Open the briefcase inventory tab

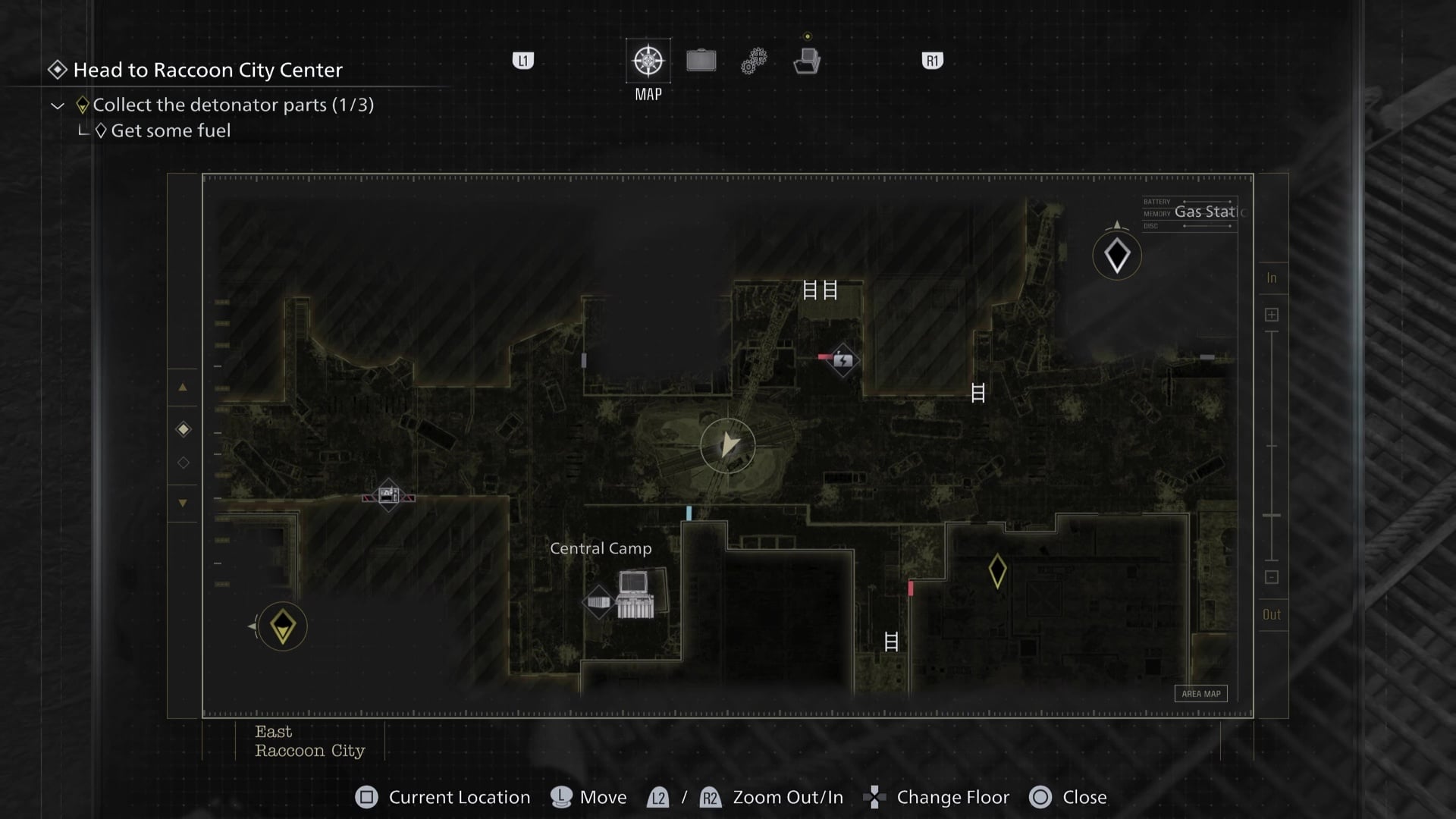click(x=701, y=61)
